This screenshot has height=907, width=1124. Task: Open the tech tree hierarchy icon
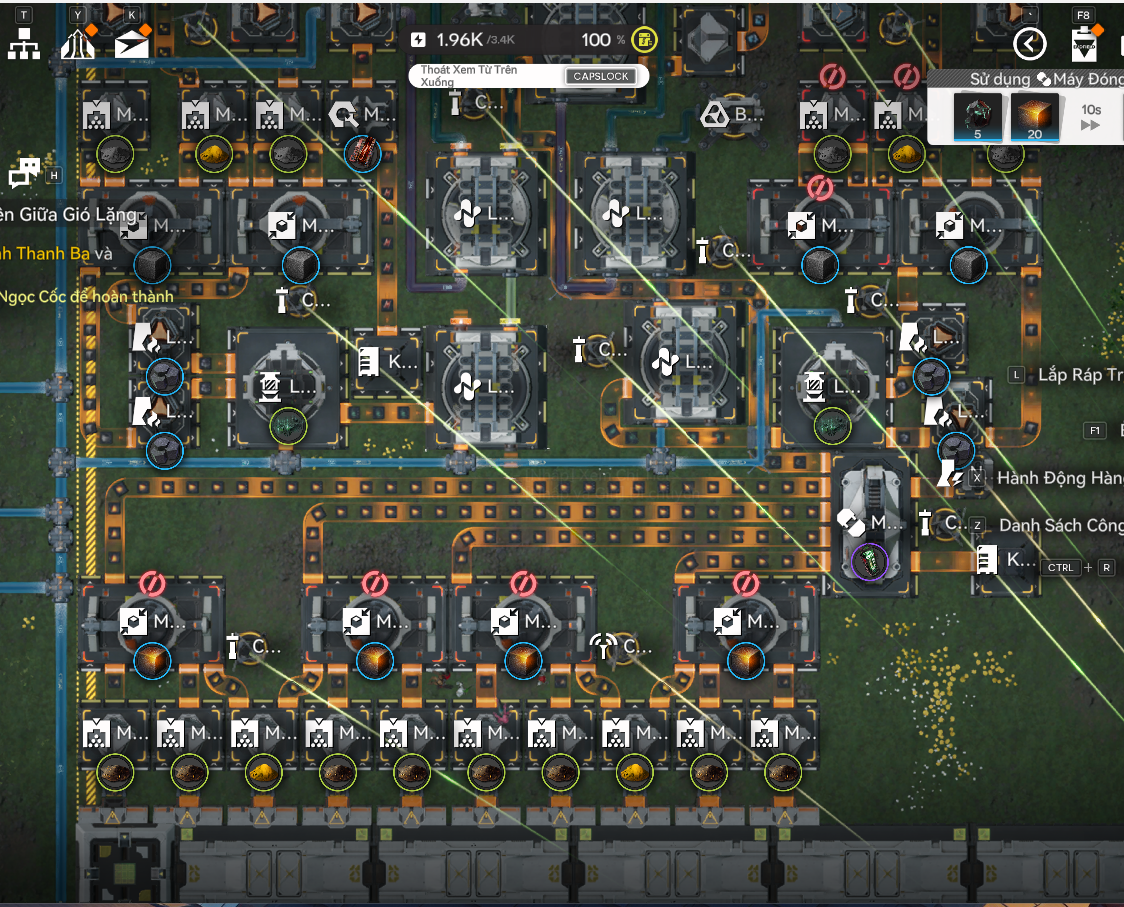click(24, 44)
